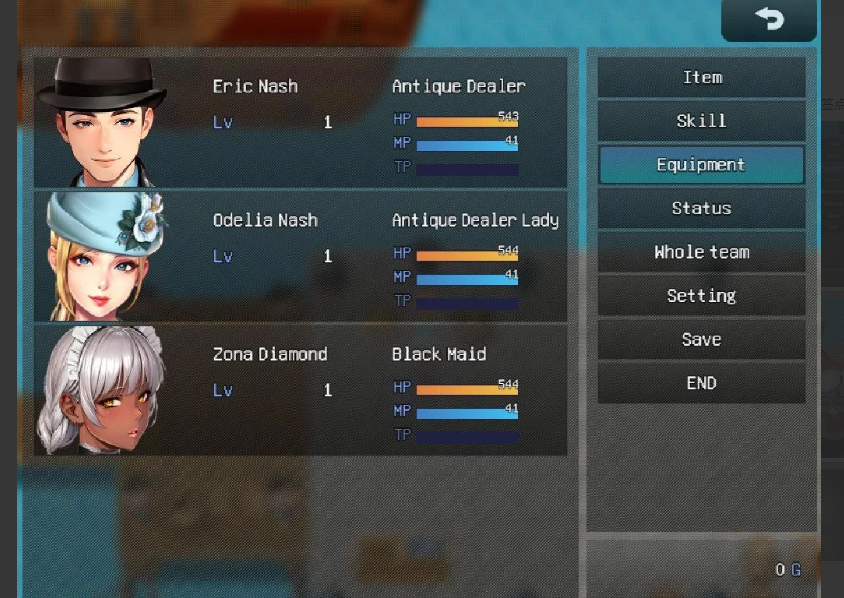
Task: Choose END in the menu
Action: (x=701, y=383)
